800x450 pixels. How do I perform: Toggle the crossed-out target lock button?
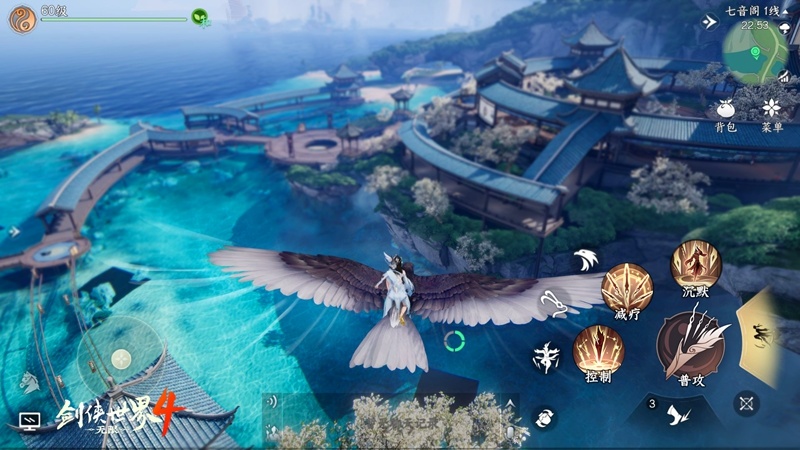pos(746,403)
